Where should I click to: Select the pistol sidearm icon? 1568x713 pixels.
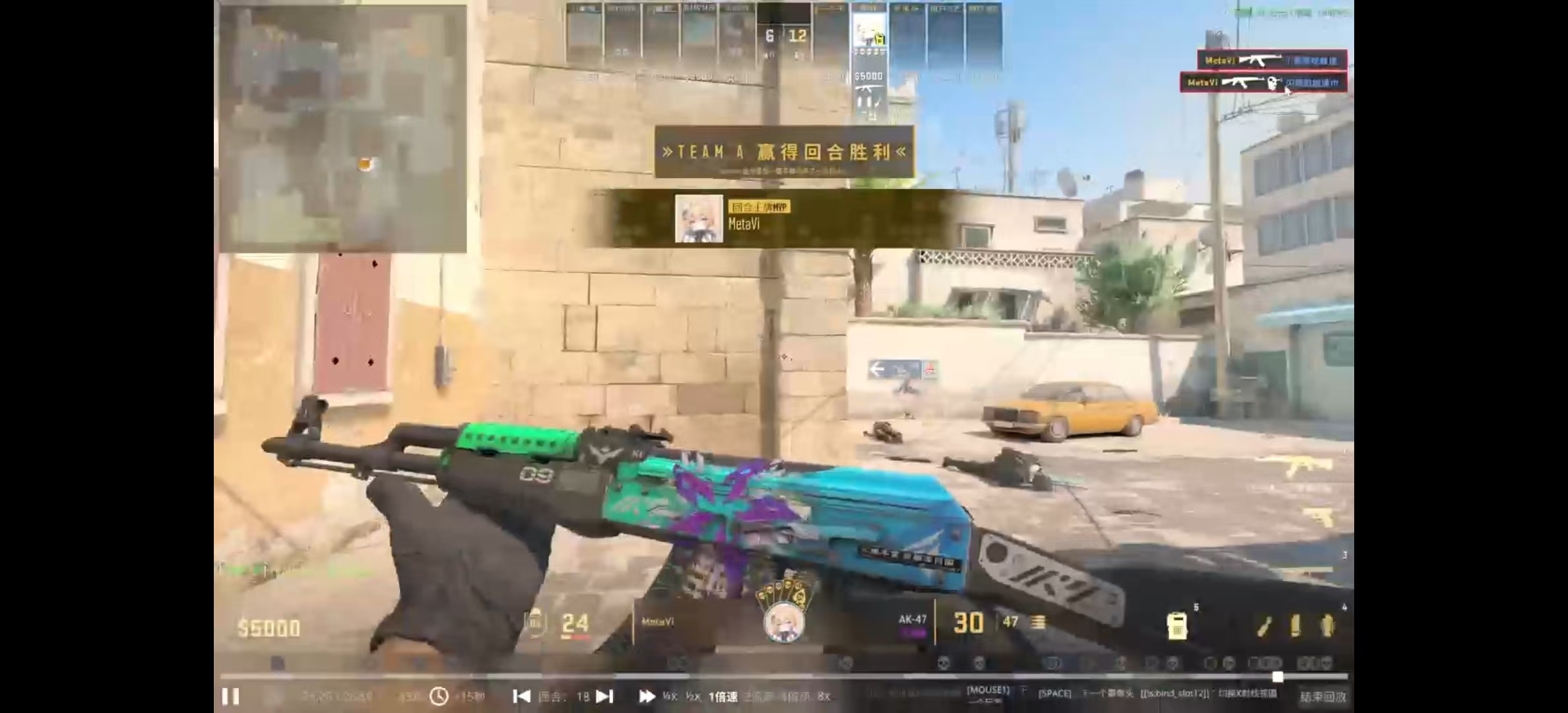pyautogui.click(x=1317, y=518)
